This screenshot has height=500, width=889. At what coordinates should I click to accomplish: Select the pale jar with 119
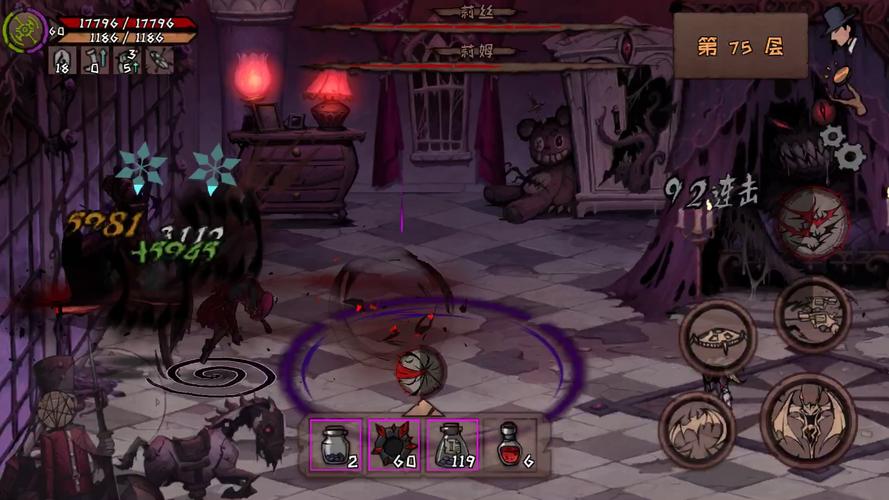click(x=451, y=444)
